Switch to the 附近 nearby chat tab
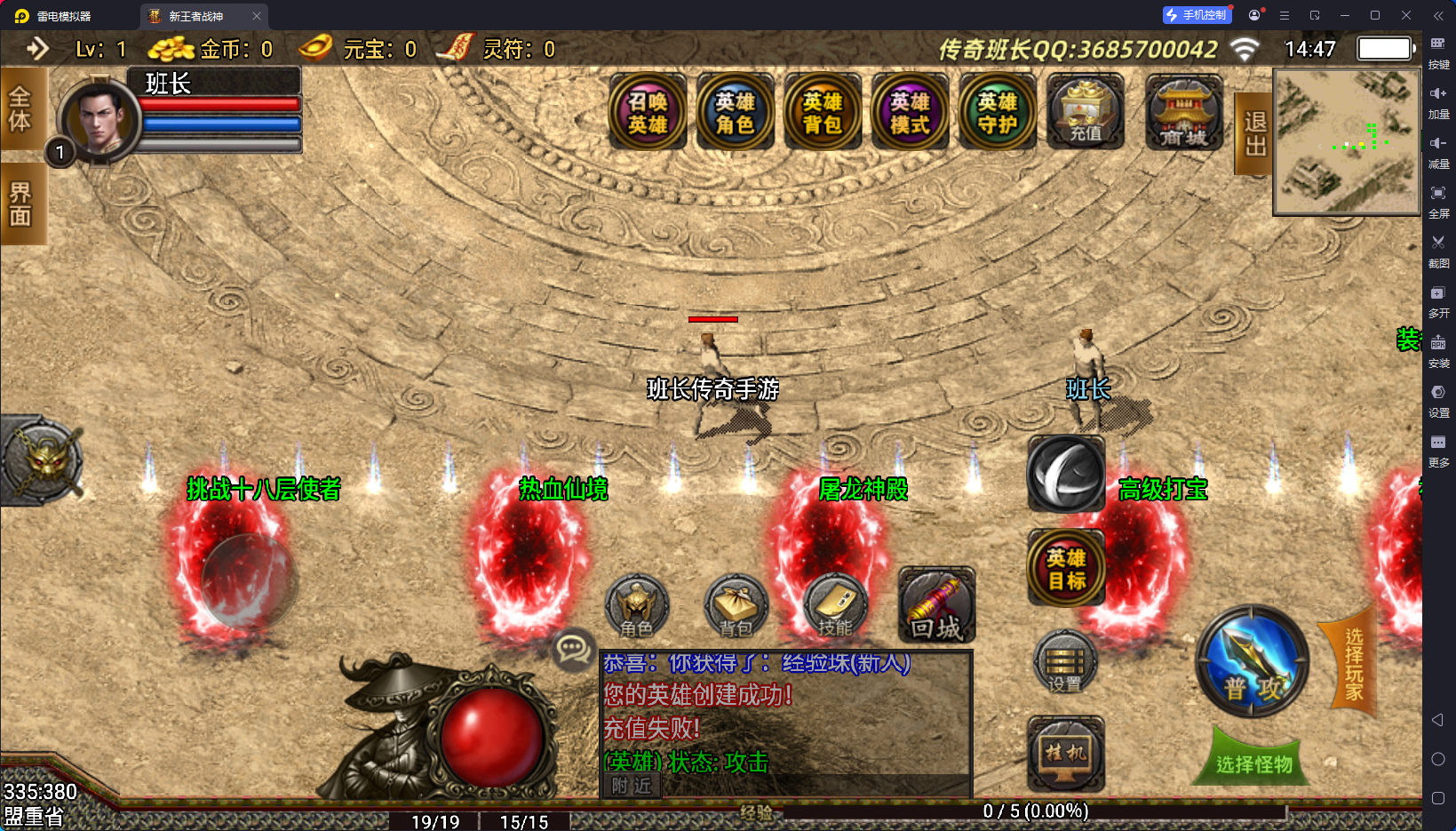 pyautogui.click(x=632, y=786)
